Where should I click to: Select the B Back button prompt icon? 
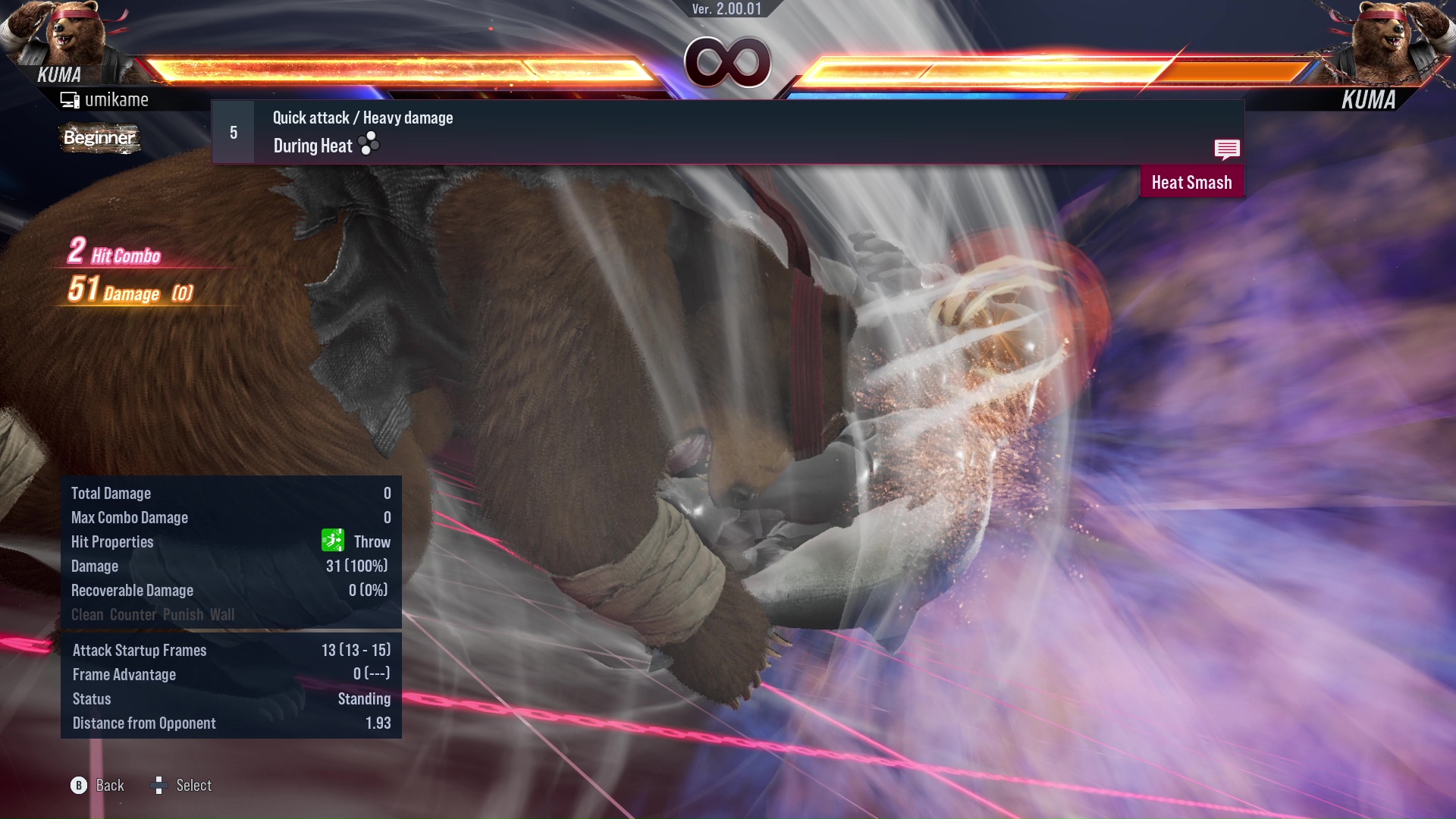[78, 786]
